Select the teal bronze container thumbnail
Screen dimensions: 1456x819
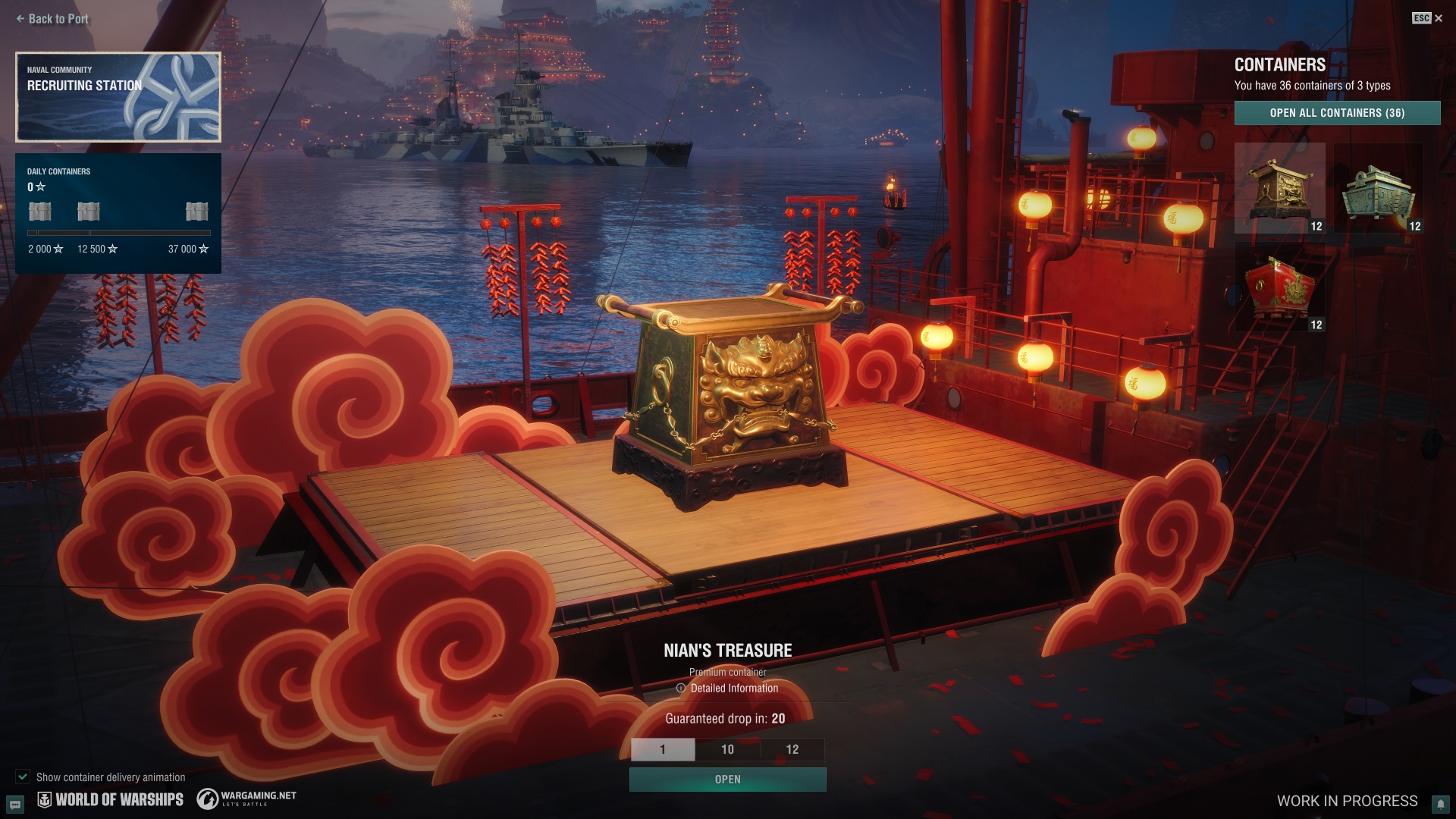pos(1378,190)
